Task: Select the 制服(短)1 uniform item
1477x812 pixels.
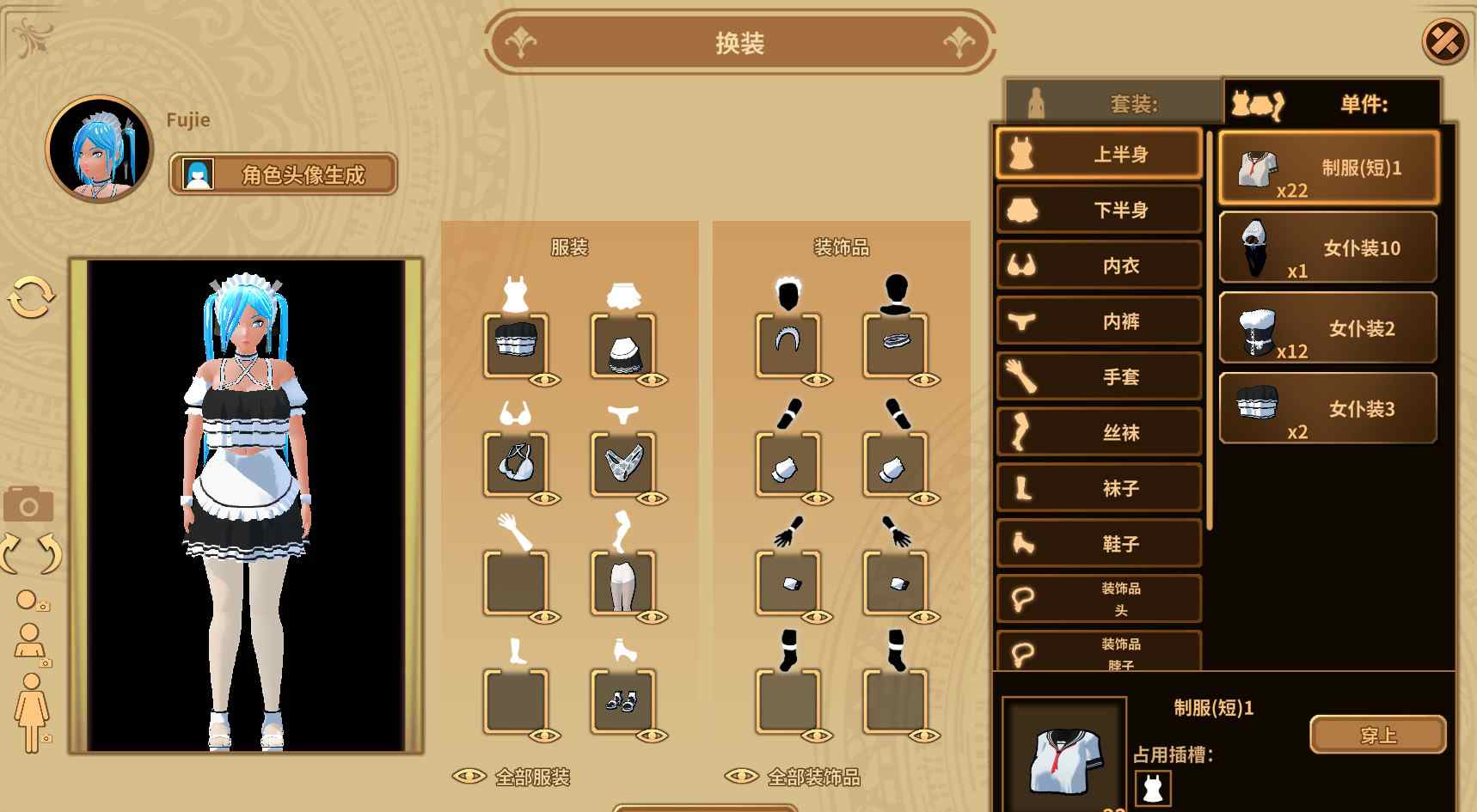Action: (1328, 168)
